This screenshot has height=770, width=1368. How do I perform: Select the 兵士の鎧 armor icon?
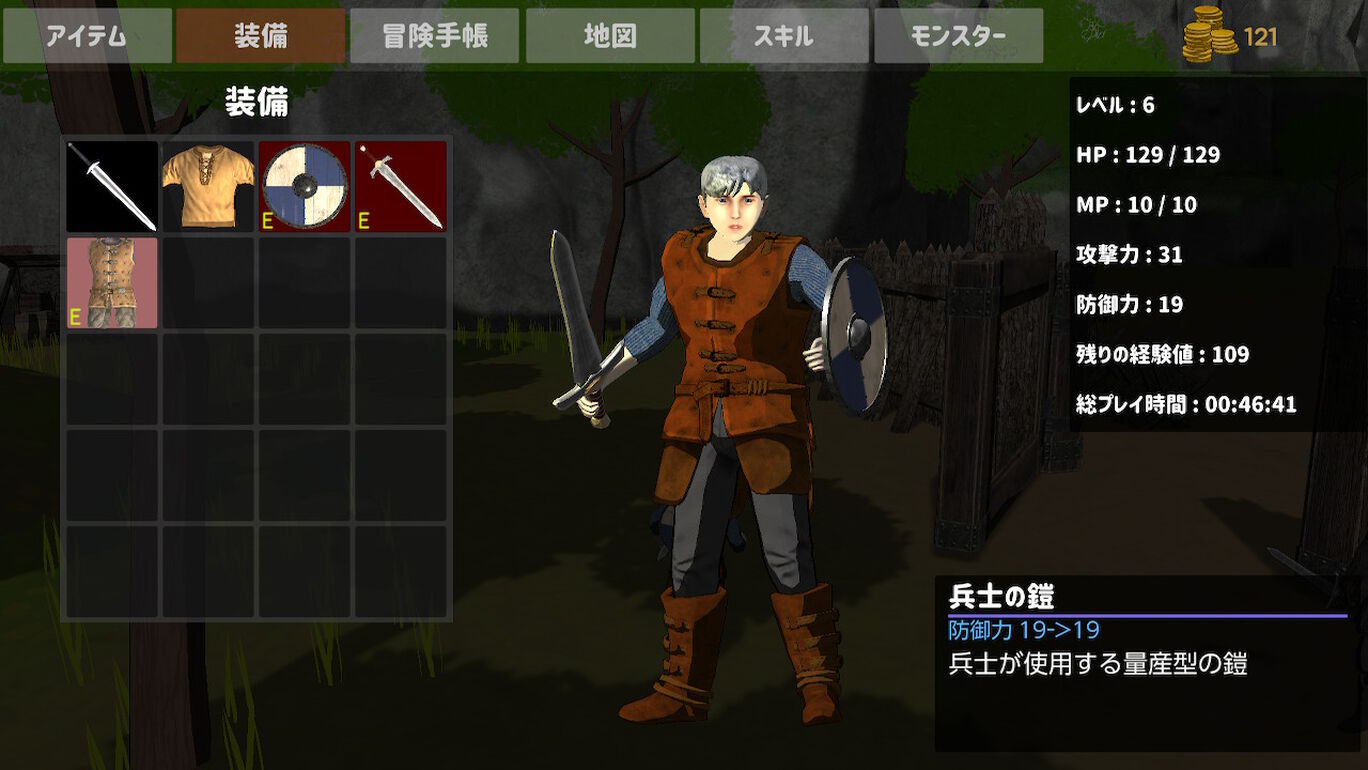[x=110, y=283]
